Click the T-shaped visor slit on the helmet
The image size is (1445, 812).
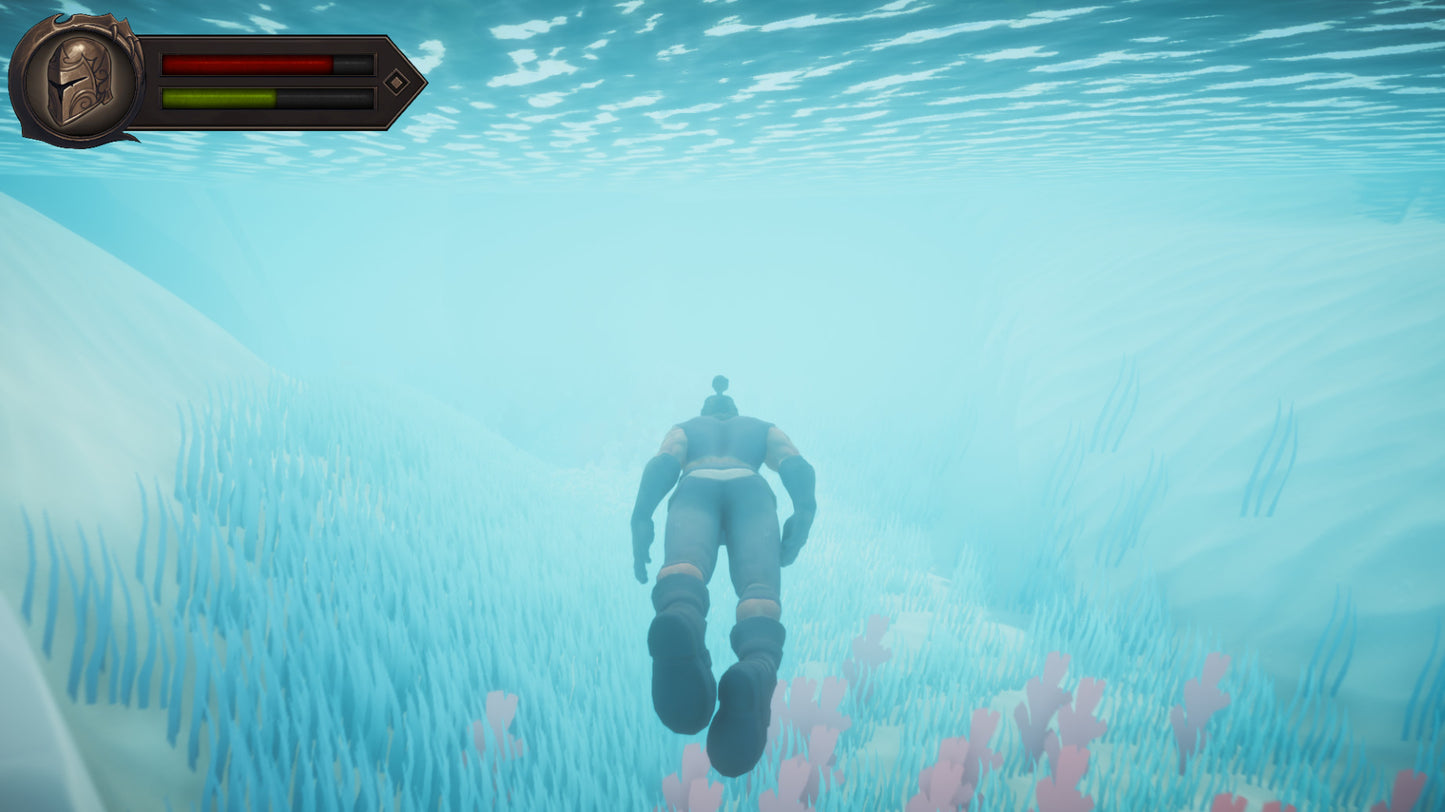[64, 85]
